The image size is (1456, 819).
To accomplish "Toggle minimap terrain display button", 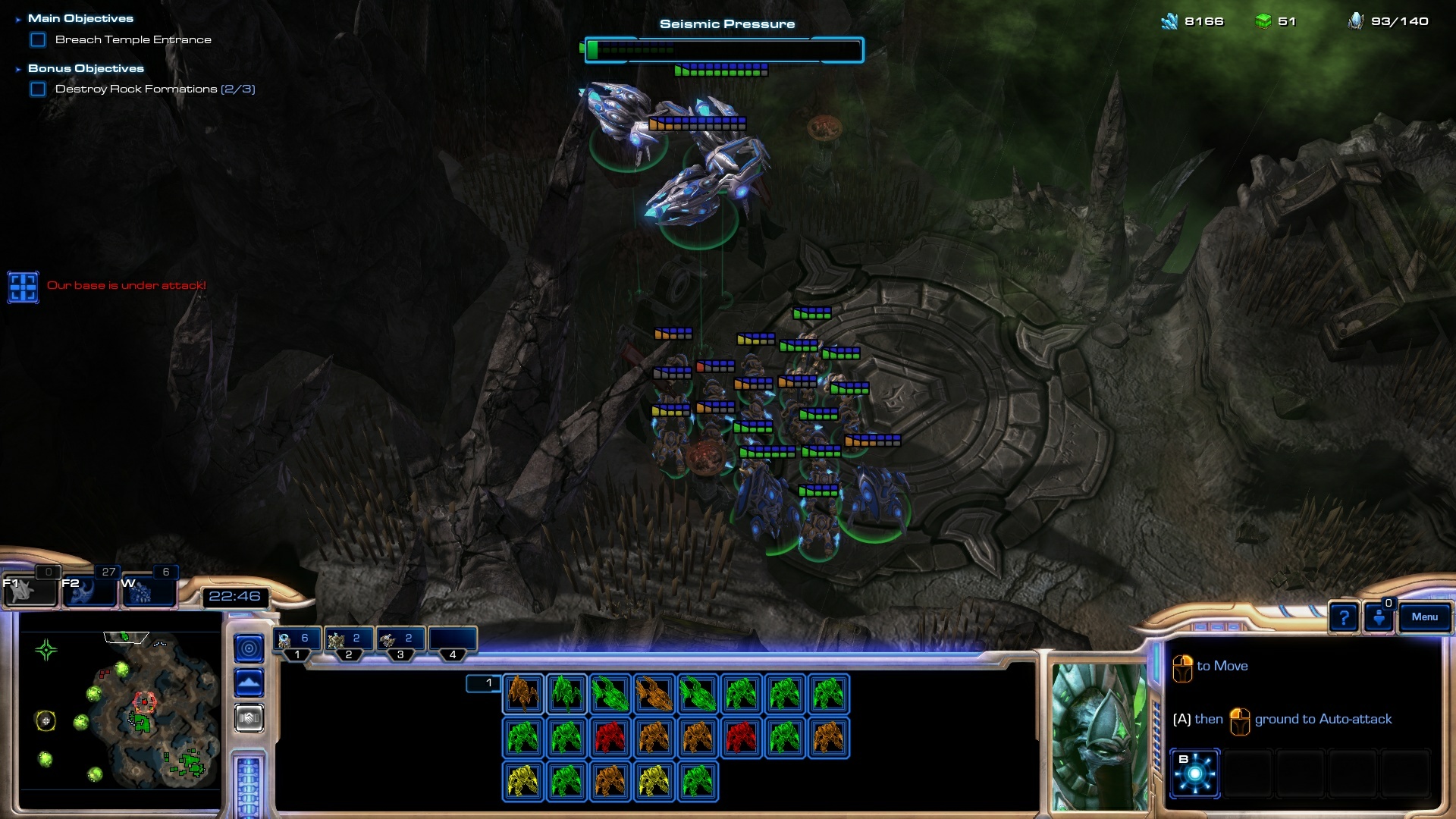I will coord(249,683).
